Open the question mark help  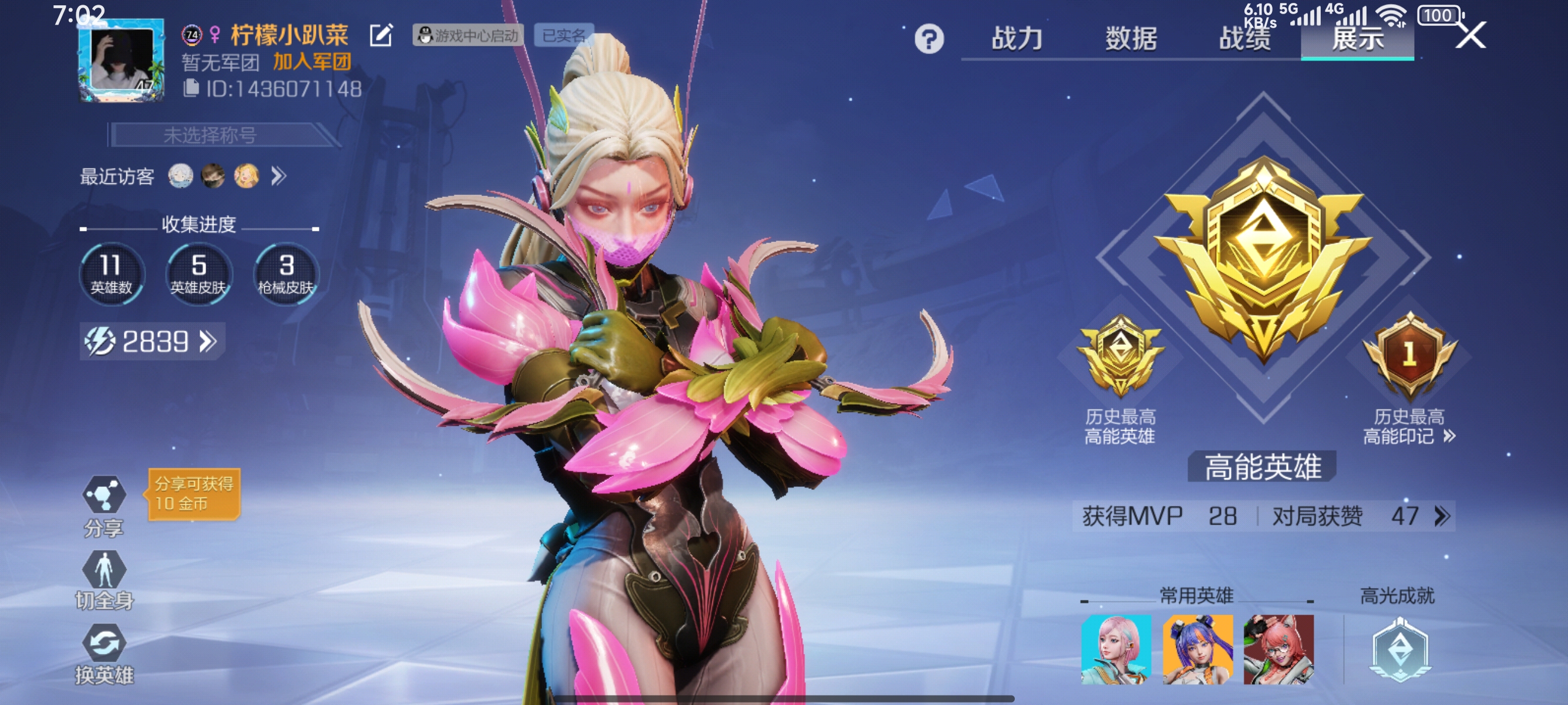929,39
